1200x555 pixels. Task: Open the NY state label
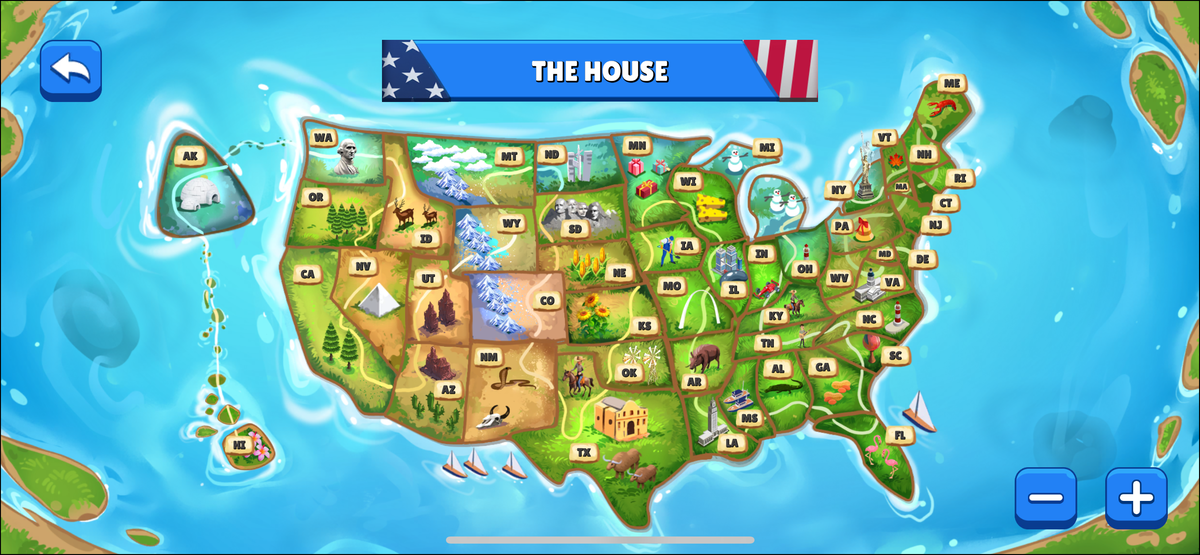coord(838,189)
